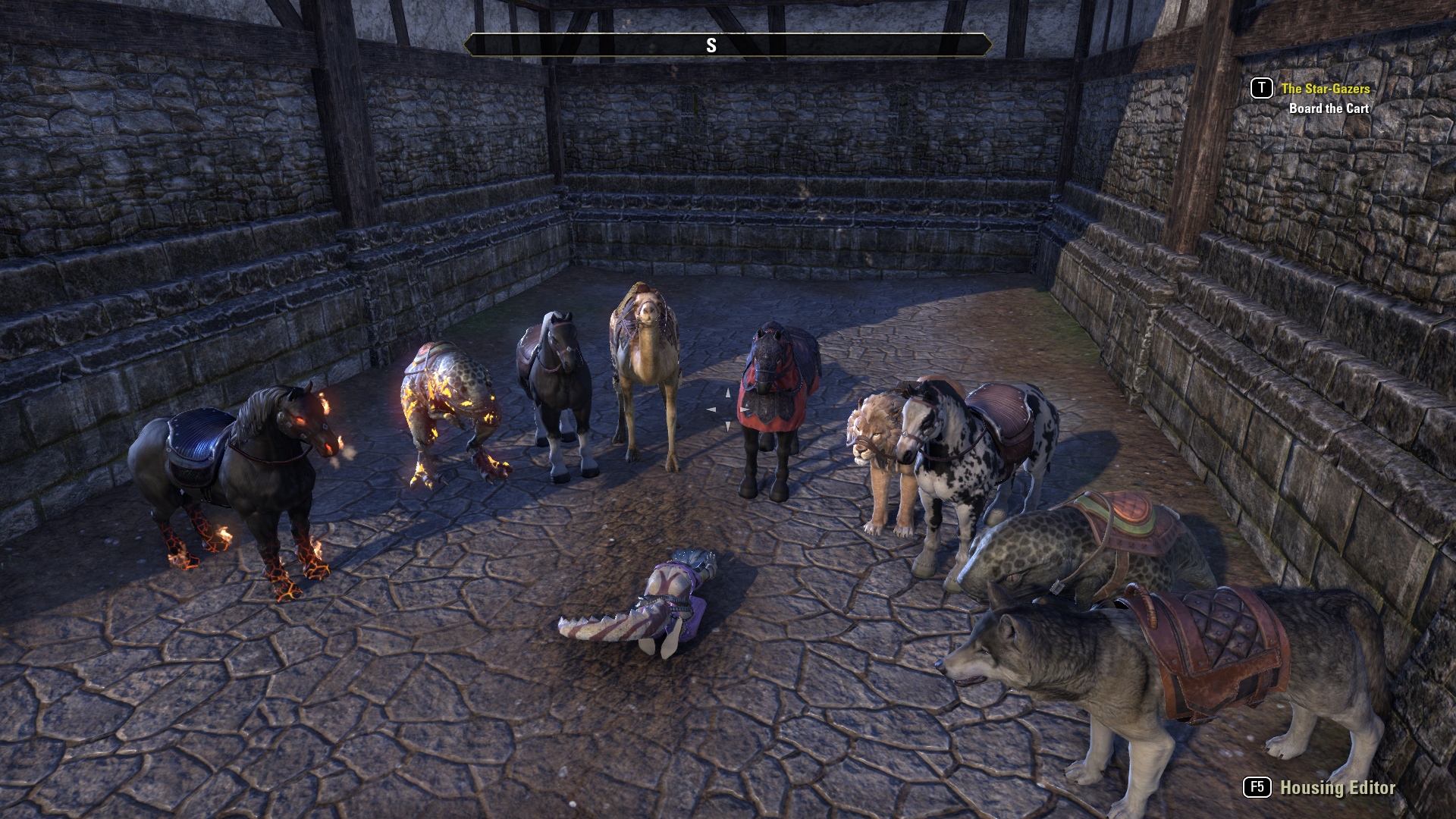1456x819 pixels.
Task: Open the Housing Editor label
Action: (1337, 788)
